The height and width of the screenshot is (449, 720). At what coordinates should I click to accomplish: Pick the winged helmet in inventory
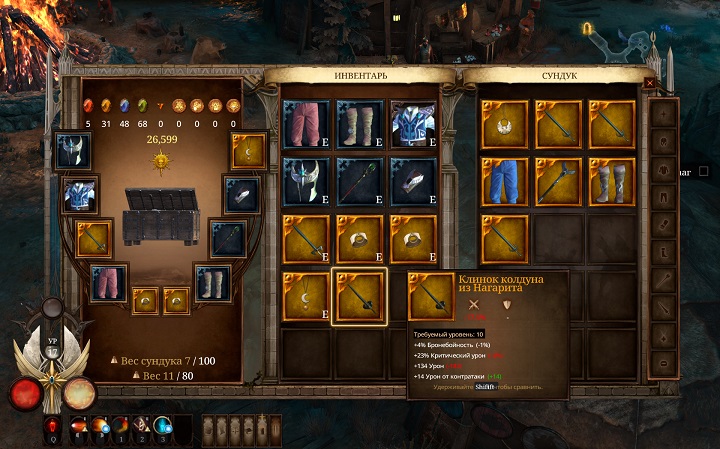click(305, 180)
